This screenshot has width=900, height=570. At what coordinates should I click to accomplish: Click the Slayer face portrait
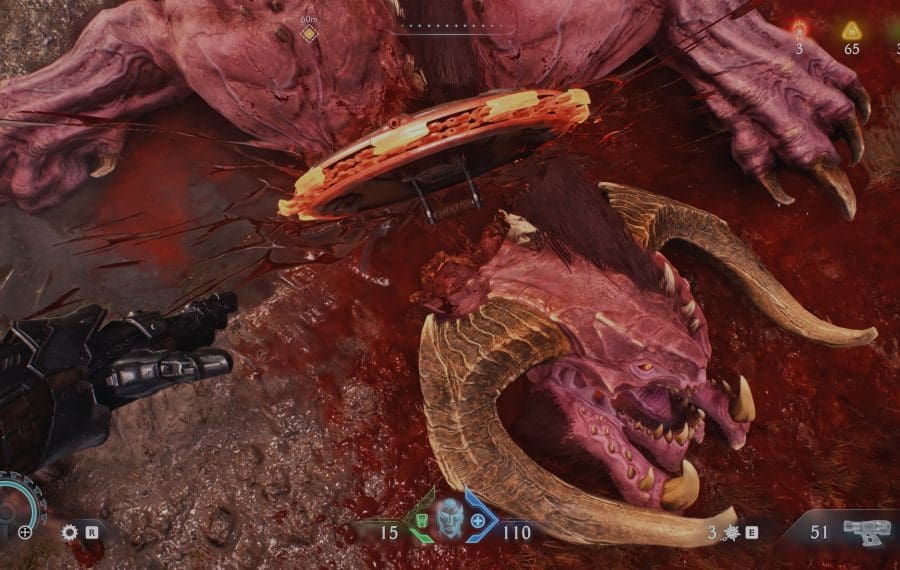click(x=450, y=520)
